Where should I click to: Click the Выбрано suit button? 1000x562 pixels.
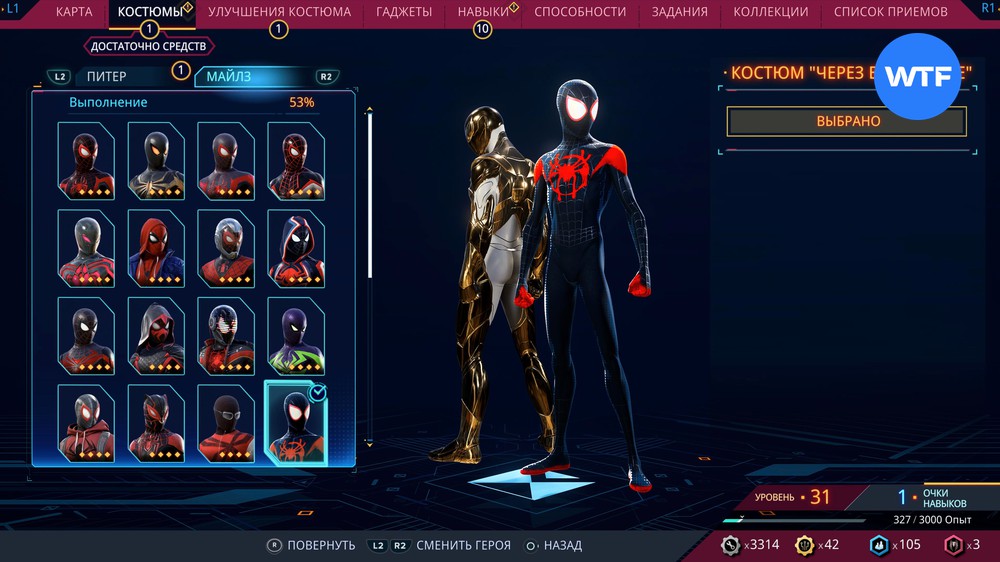click(846, 121)
